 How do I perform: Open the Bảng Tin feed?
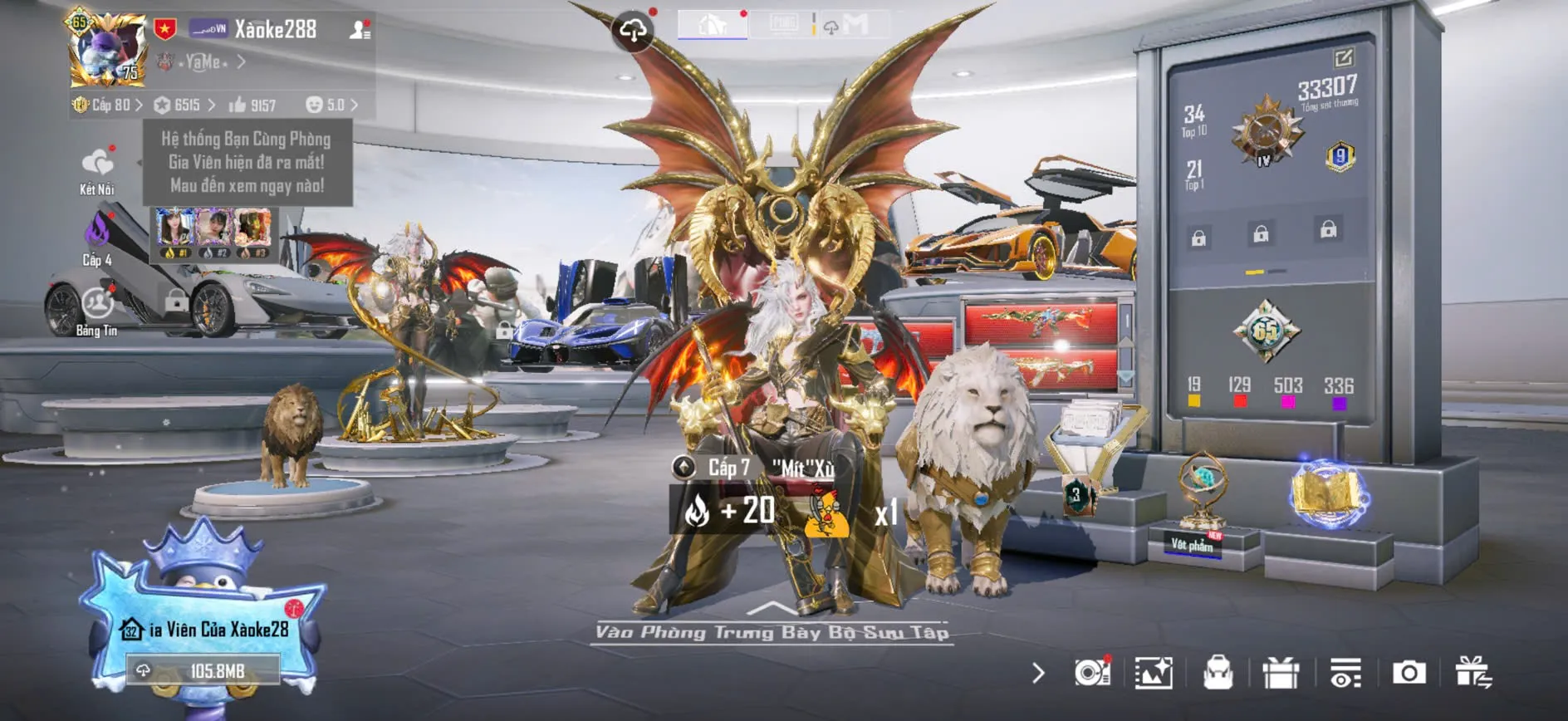pos(97,304)
